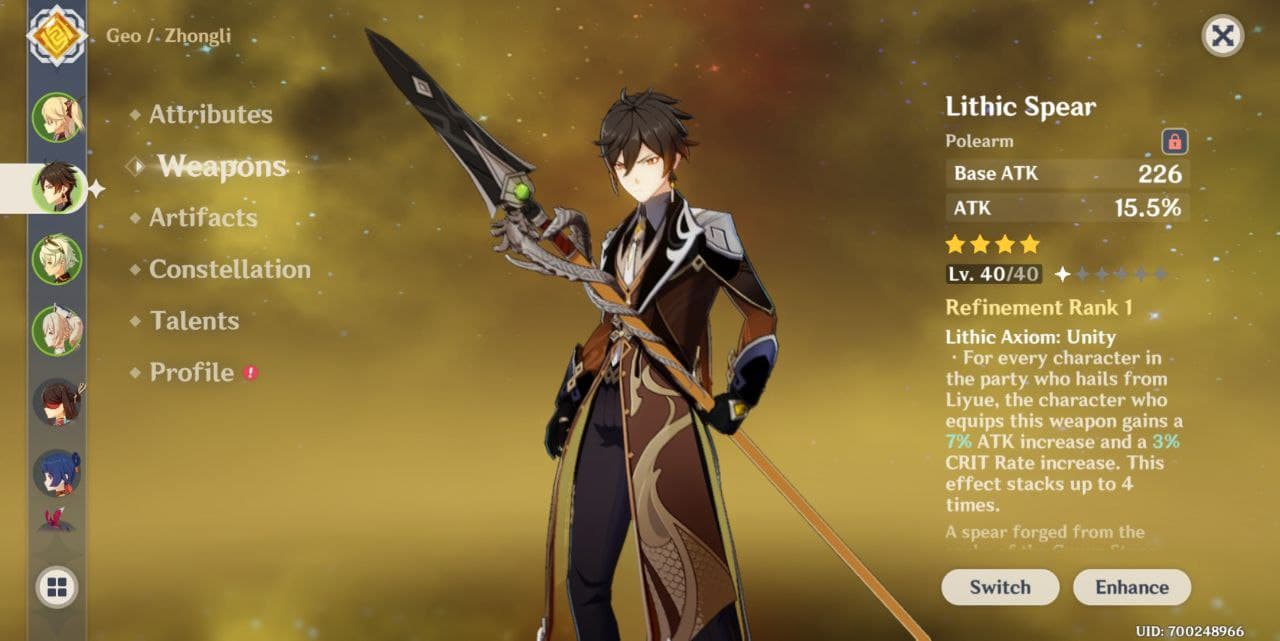Open the Talents section

pyautogui.click(x=194, y=321)
